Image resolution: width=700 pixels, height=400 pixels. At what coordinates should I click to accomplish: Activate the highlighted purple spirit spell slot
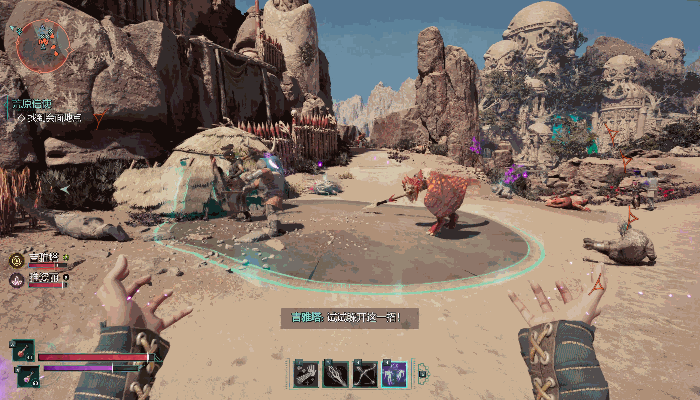(x=394, y=373)
